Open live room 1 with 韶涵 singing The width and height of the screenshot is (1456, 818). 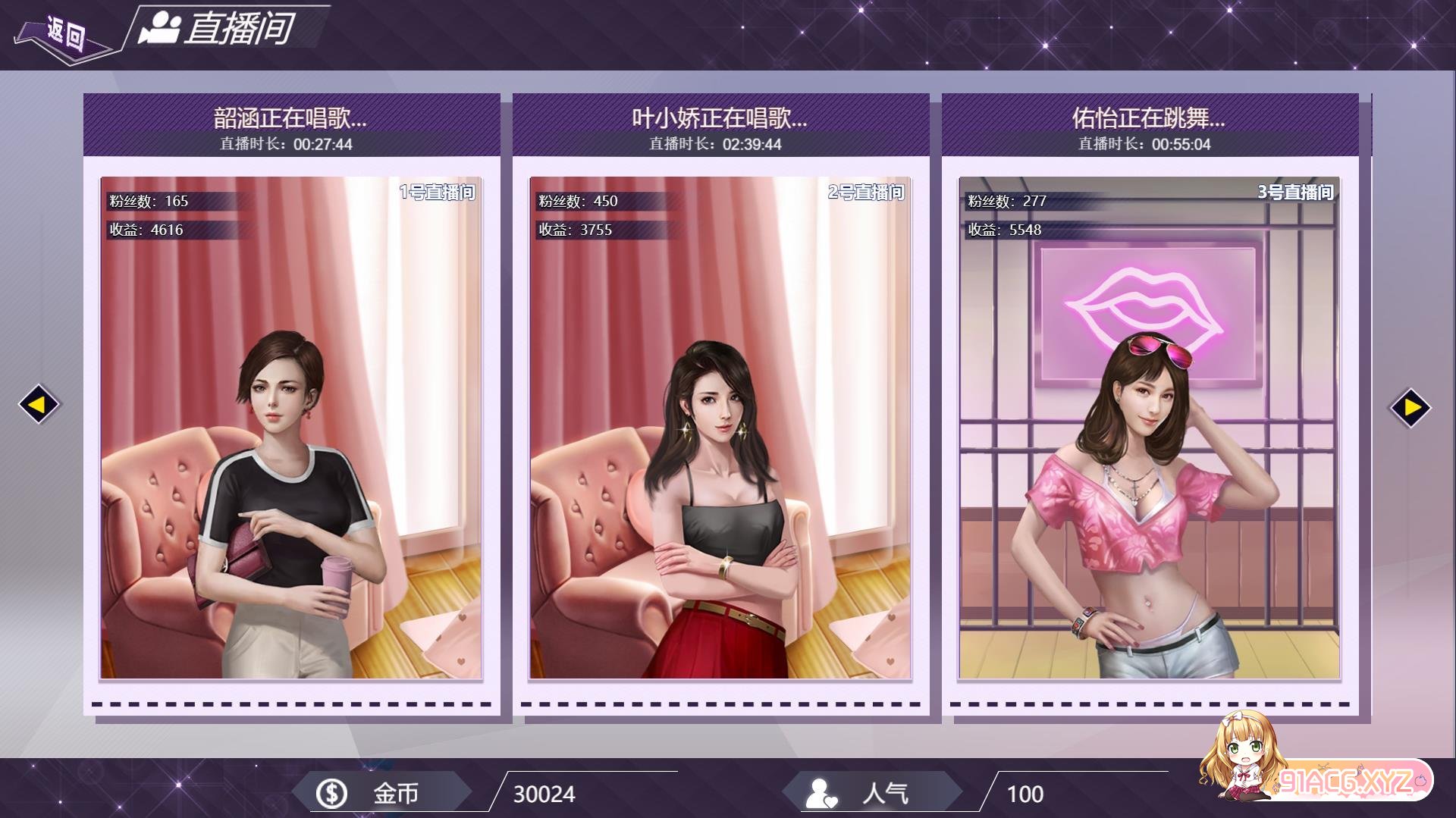click(x=291, y=428)
